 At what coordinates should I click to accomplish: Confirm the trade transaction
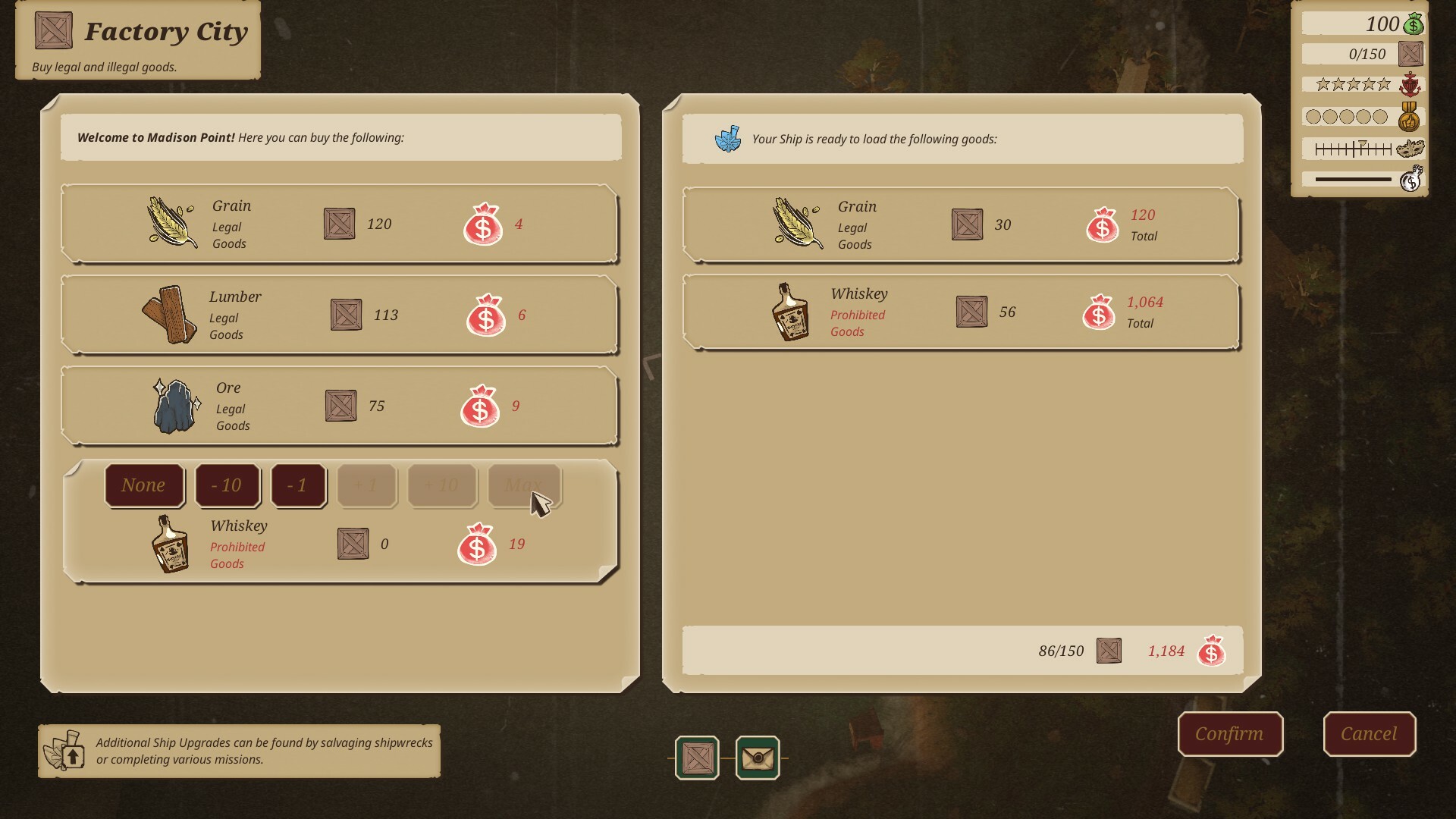click(1230, 734)
